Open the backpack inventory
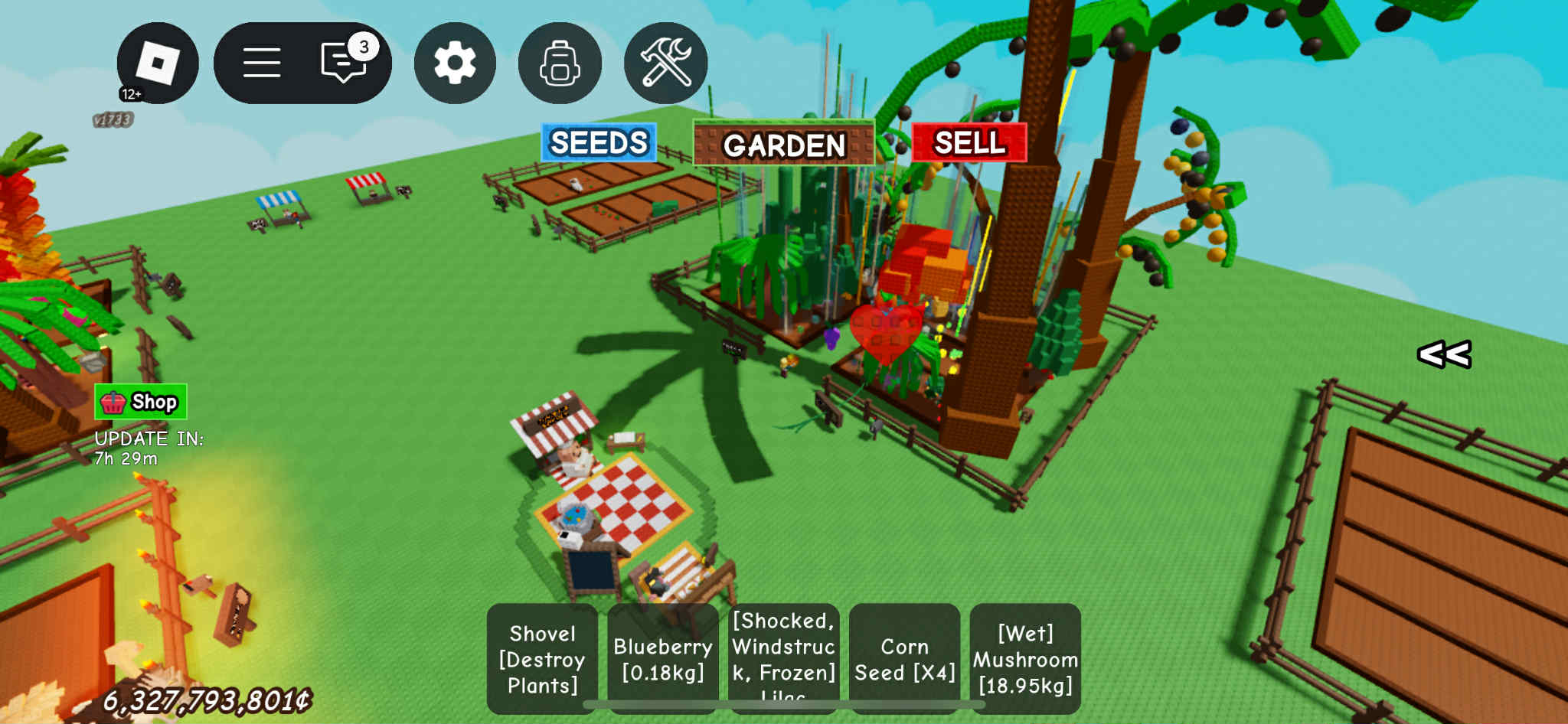This screenshot has height=724, width=1568. [x=560, y=63]
